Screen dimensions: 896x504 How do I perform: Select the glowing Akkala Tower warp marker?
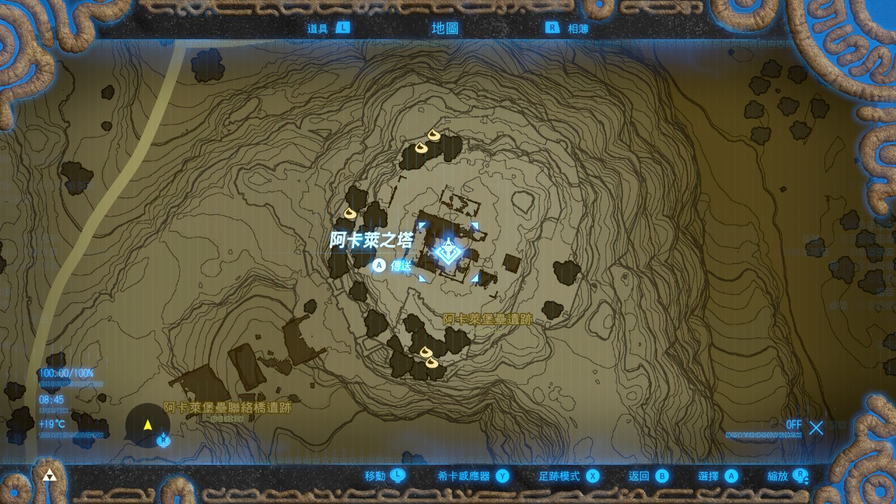pos(448,252)
